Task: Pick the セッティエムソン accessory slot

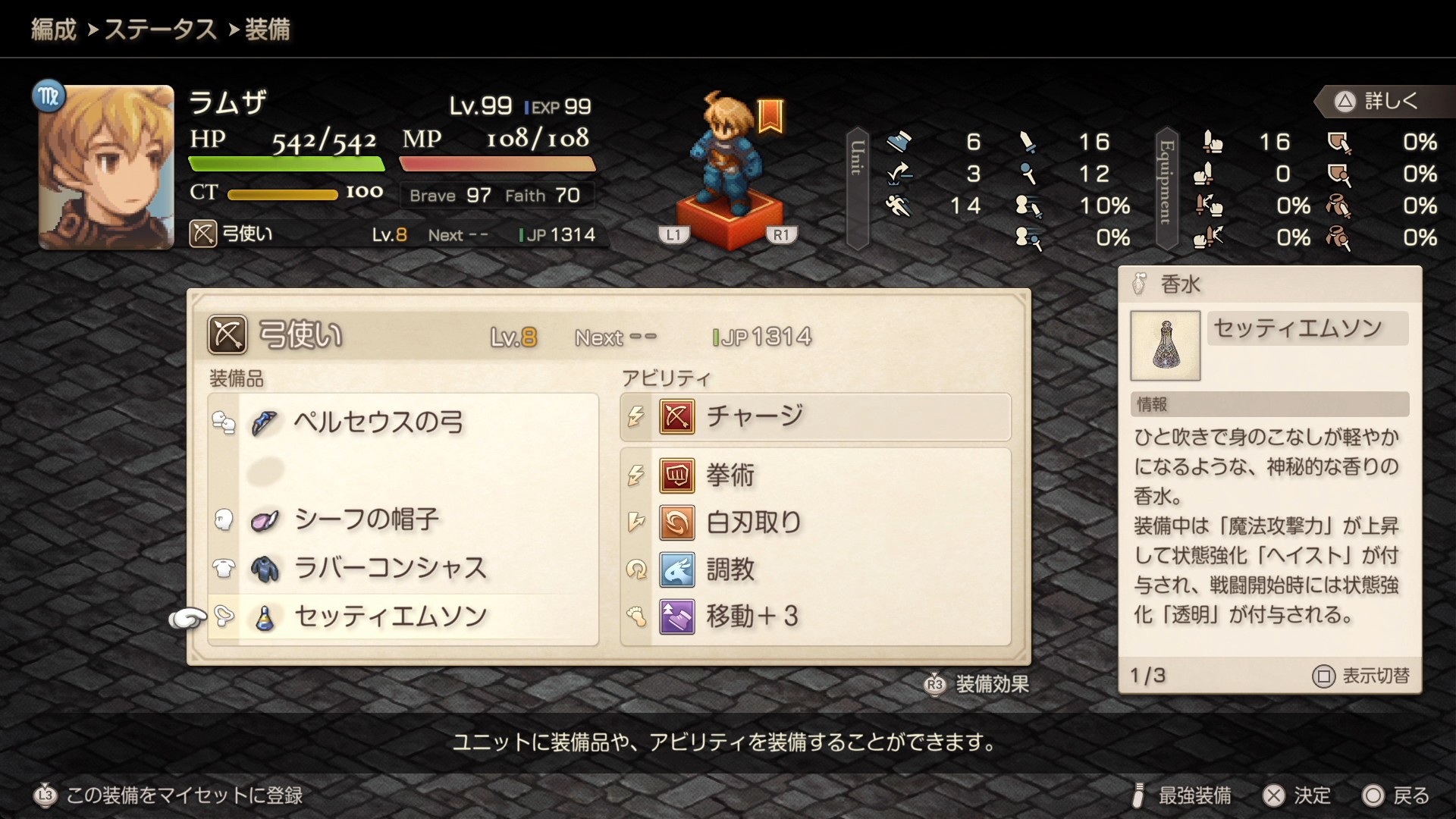Action: (x=402, y=617)
